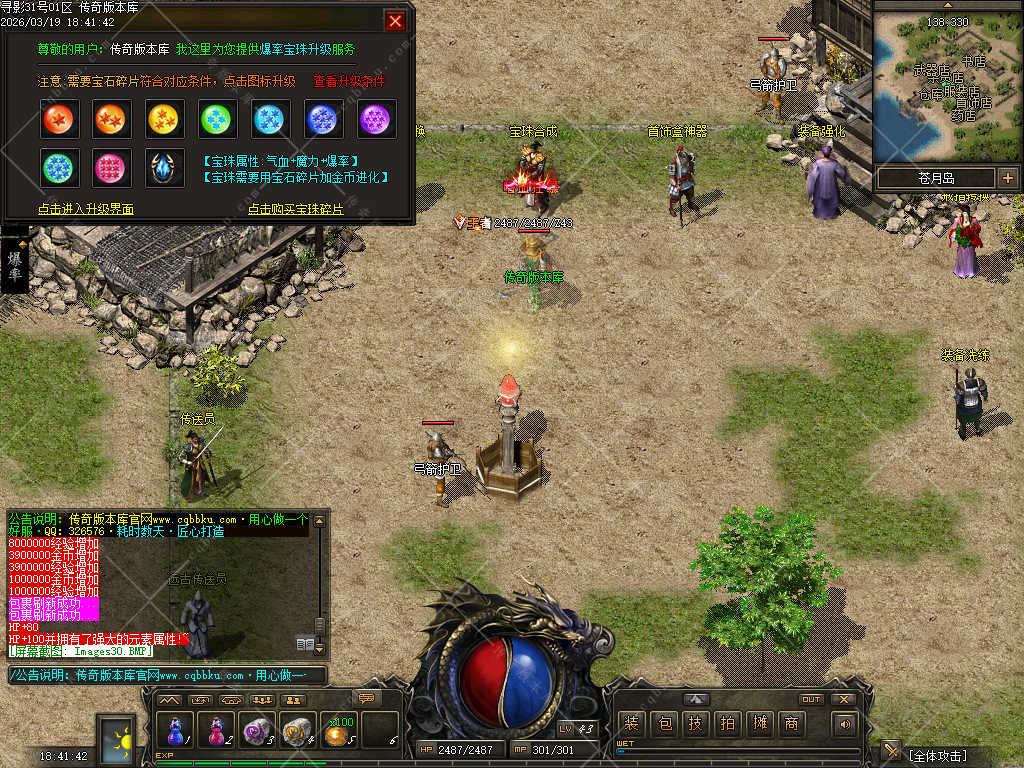
Task: Close the orb upgrade dialog
Action: (x=396, y=21)
